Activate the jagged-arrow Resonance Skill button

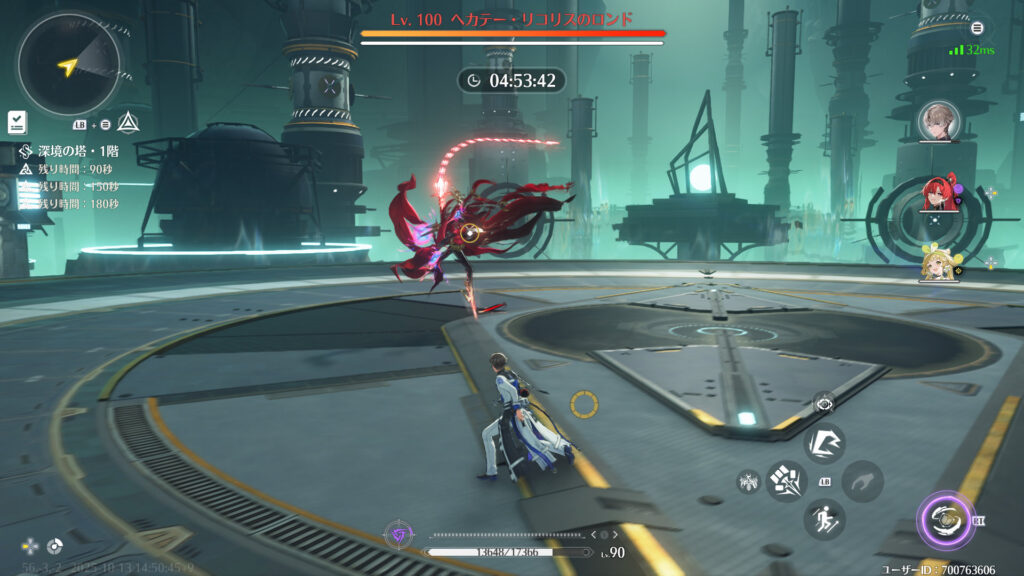click(825, 444)
